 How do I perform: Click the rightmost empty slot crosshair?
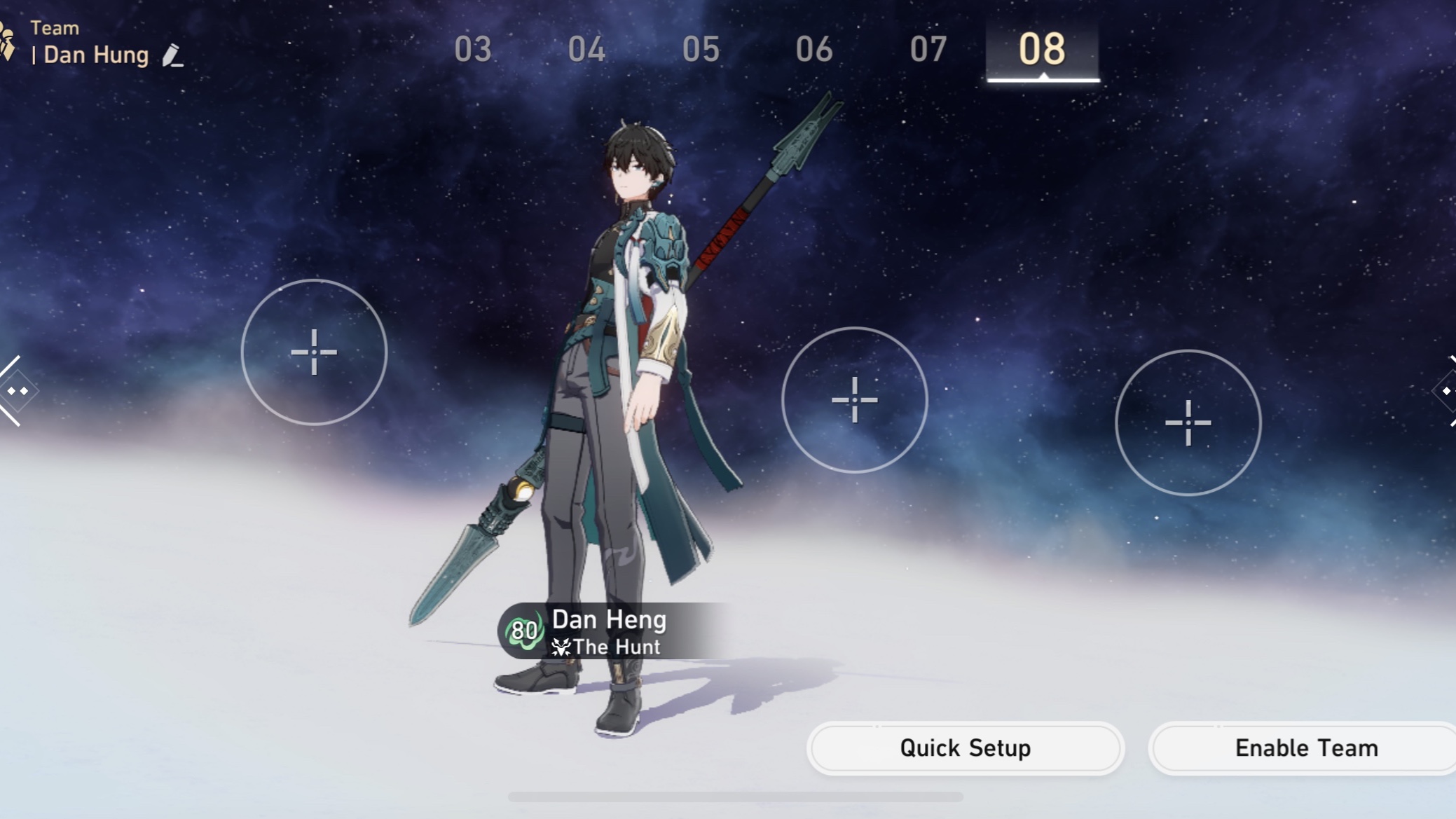point(1189,423)
